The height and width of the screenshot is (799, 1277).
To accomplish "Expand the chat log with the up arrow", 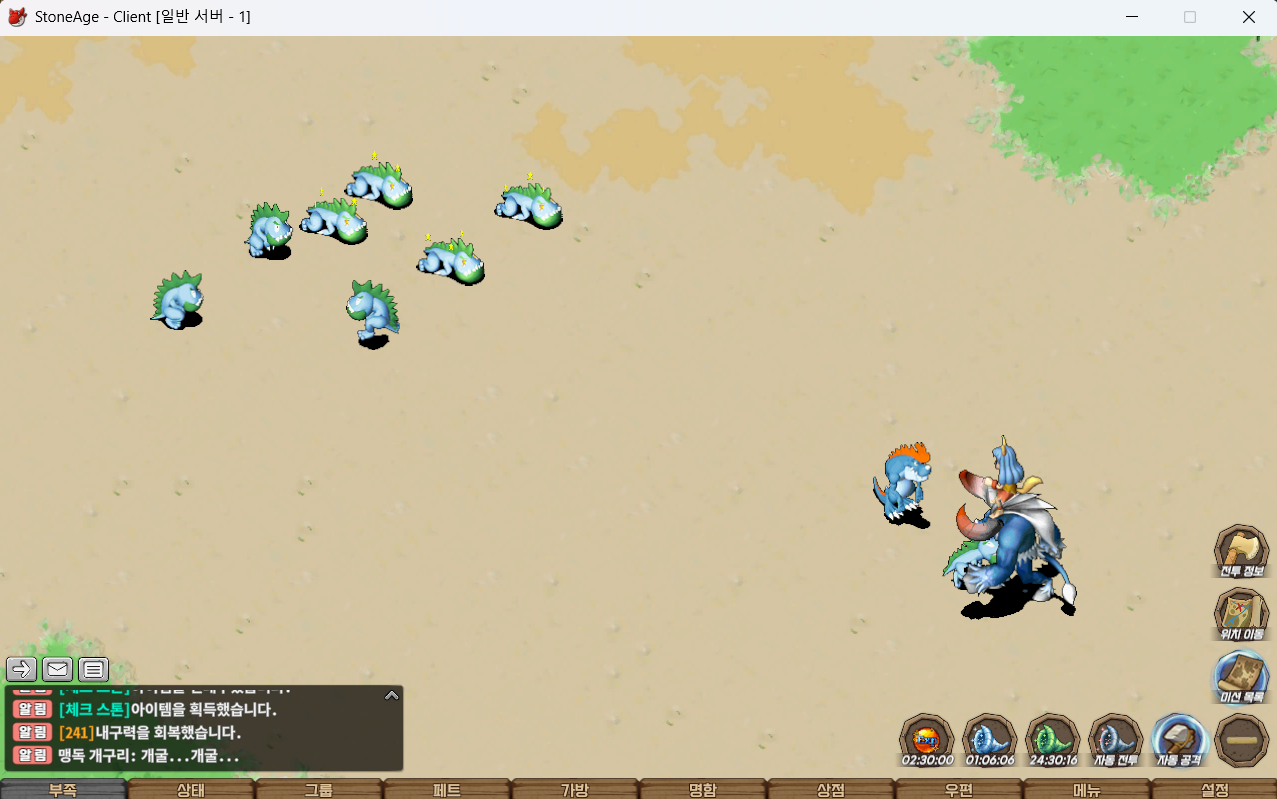I will point(391,695).
